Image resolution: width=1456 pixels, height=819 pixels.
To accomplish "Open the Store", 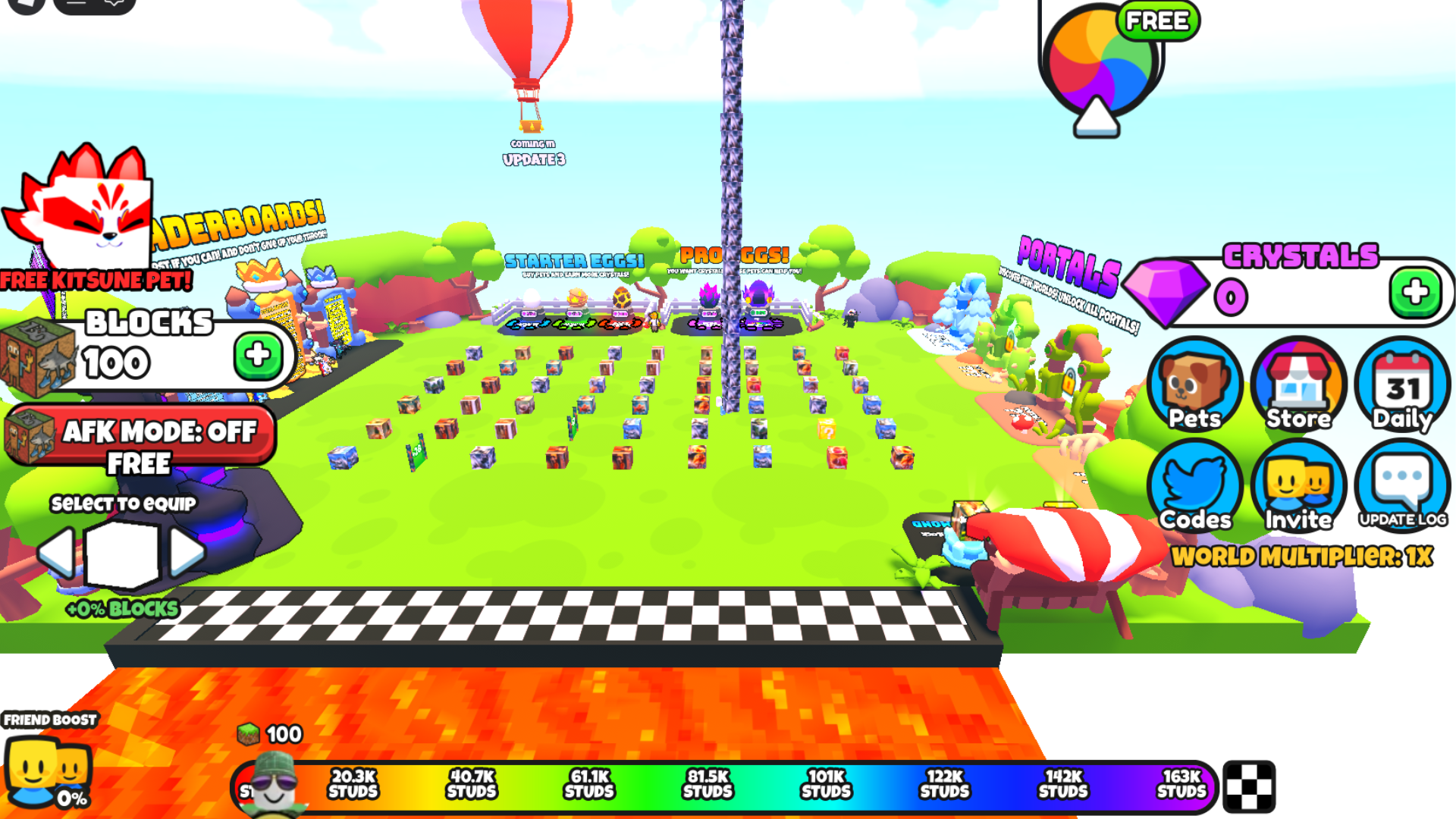I will tap(1298, 385).
